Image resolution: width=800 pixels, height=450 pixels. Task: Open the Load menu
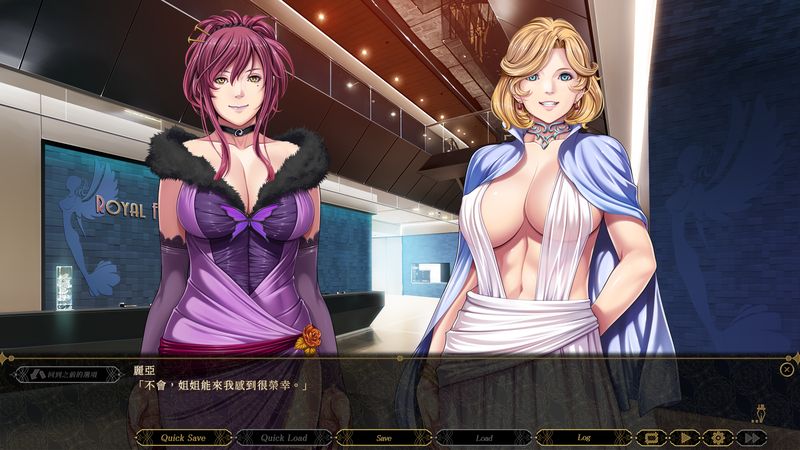coord(483,437)
